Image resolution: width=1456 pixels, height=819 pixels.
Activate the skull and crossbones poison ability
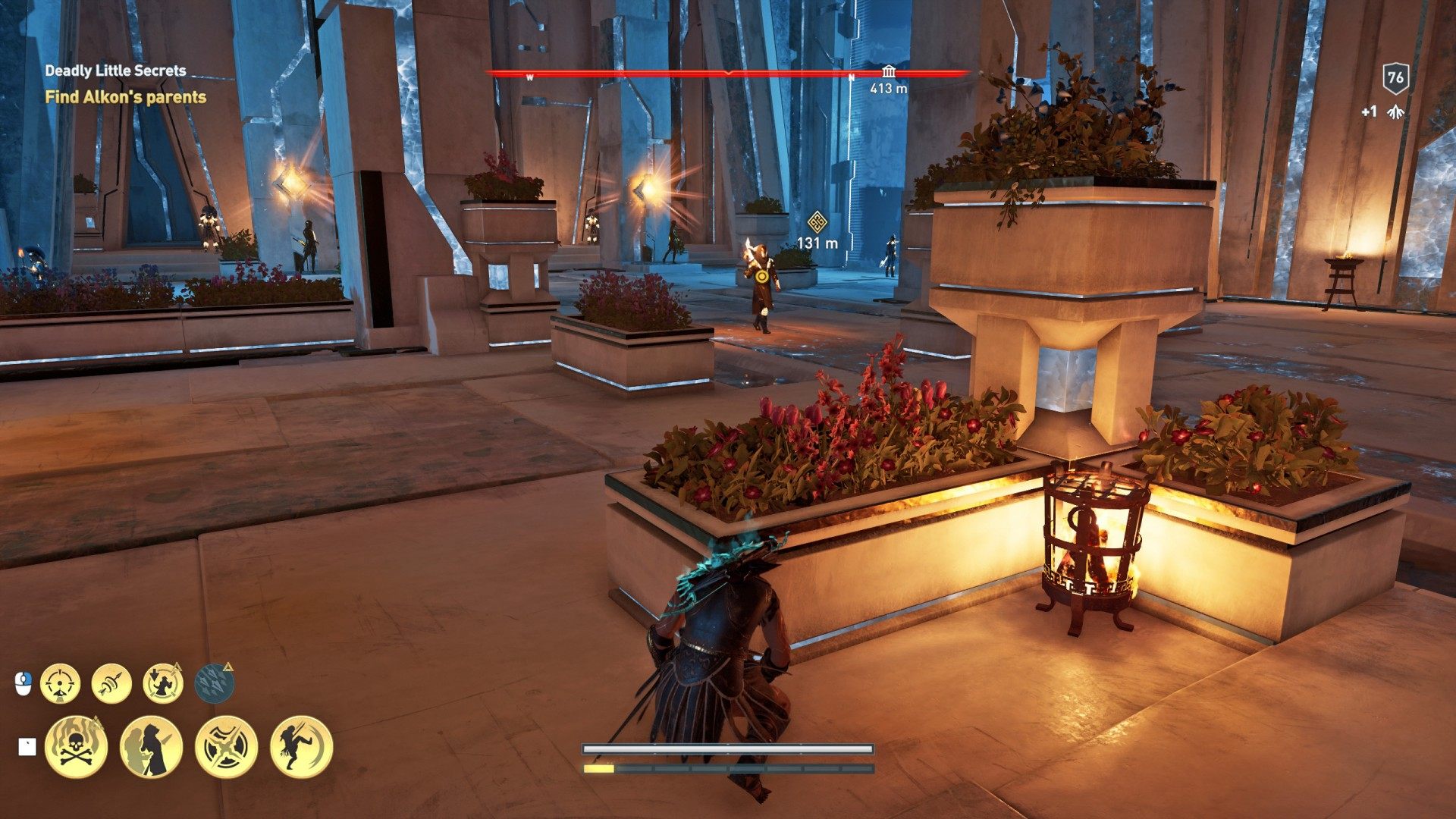coord(76,747)
